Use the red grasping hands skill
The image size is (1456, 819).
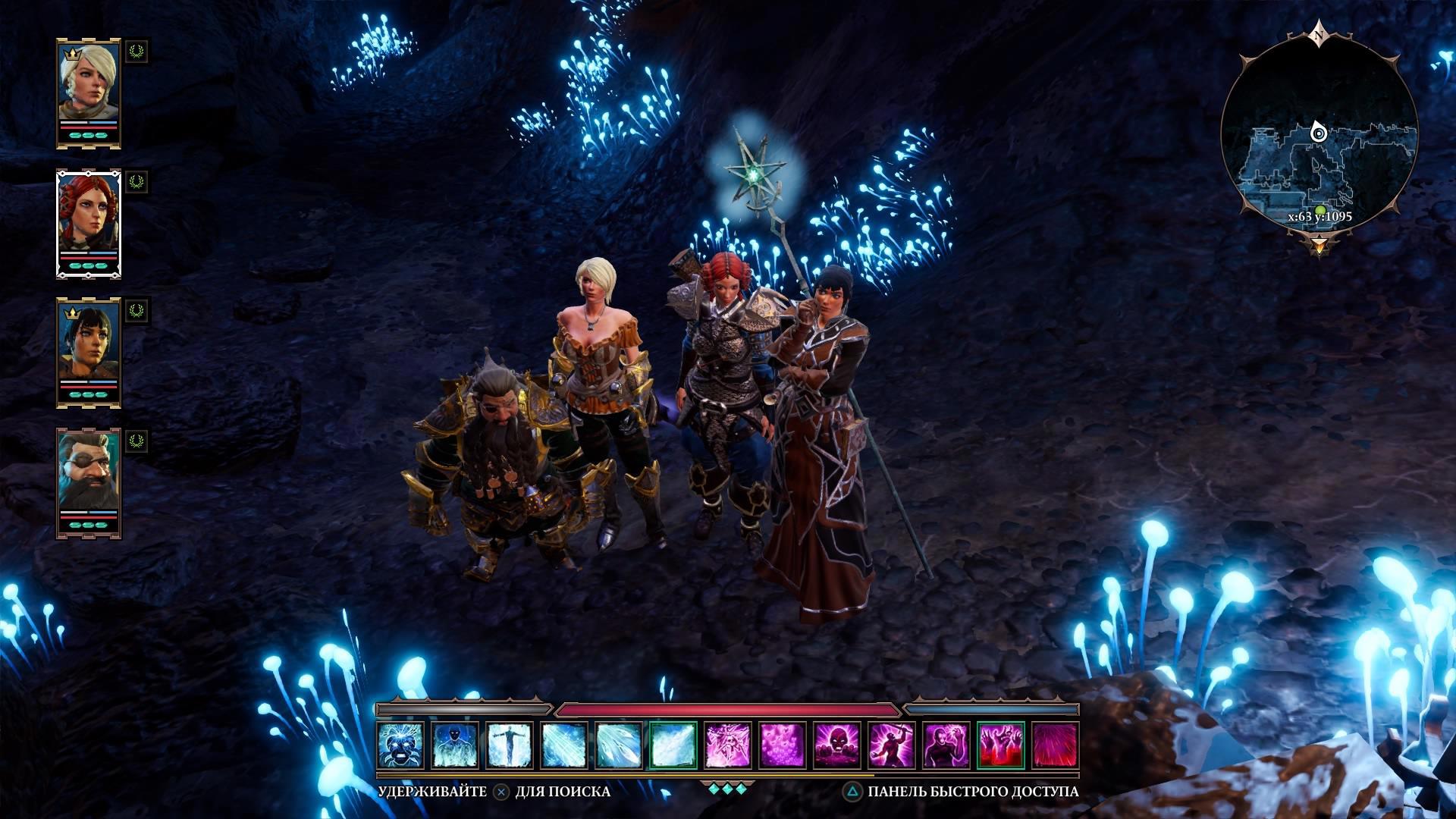(x=1001, y=745)
